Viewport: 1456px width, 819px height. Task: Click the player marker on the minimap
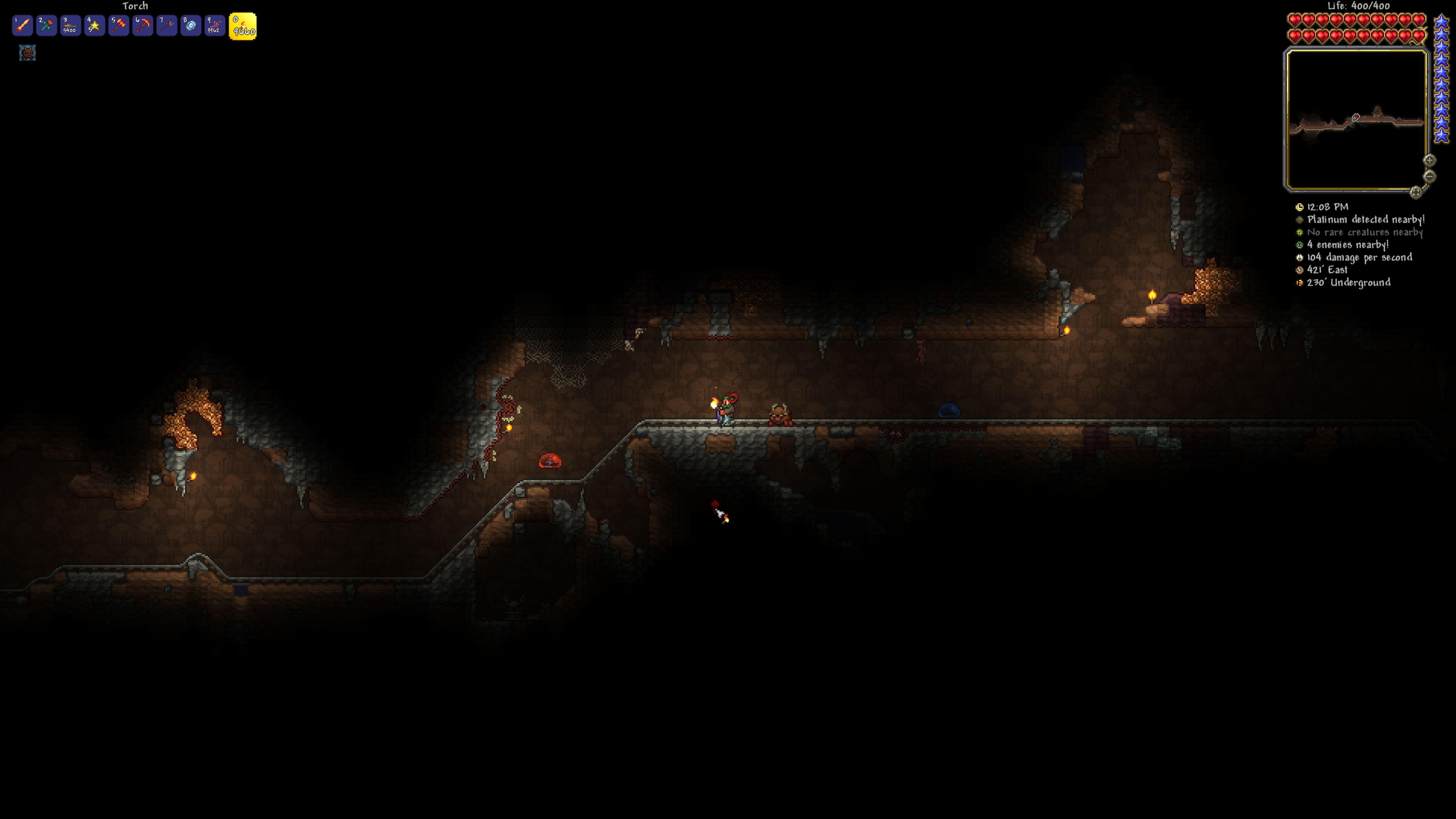coord(1356,116)
